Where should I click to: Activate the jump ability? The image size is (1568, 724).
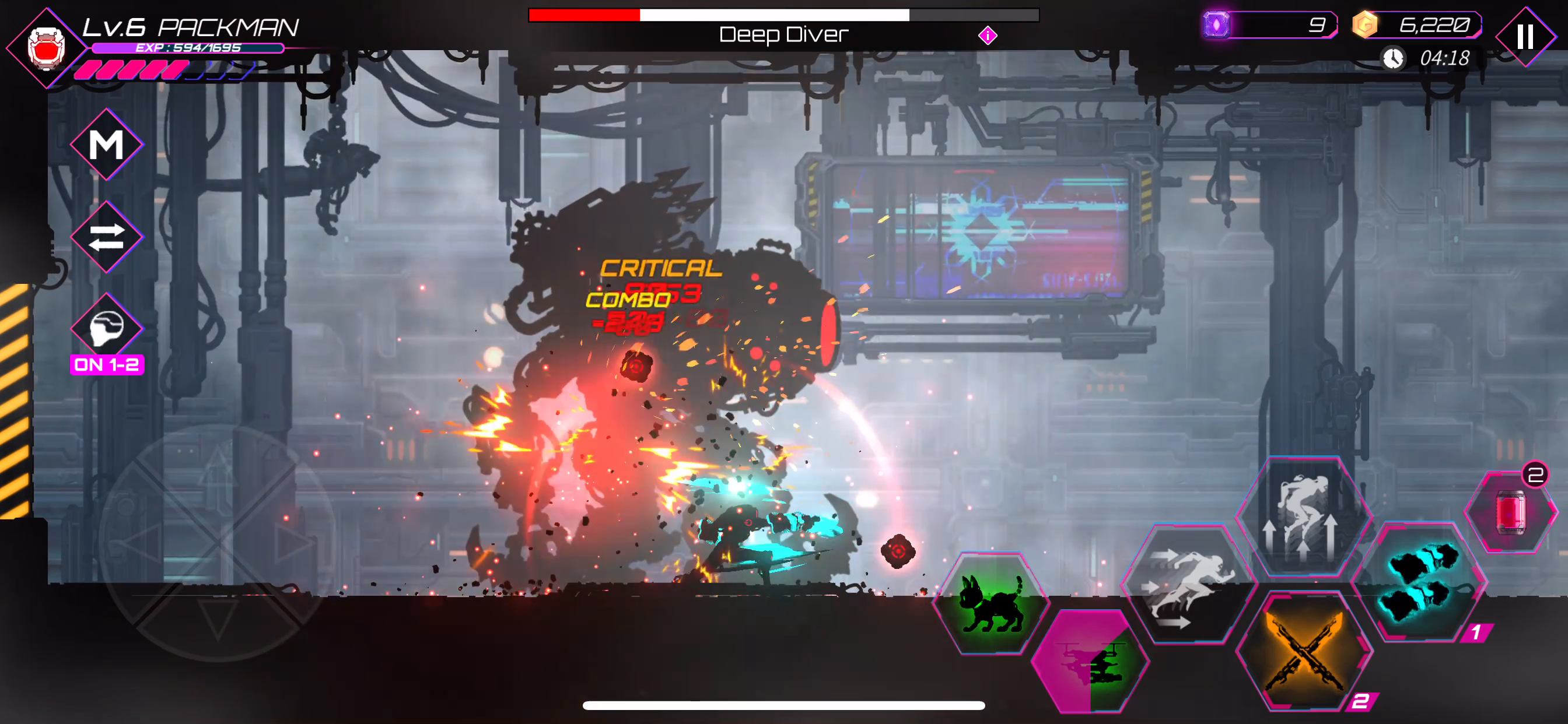[x=1303, y=516]
